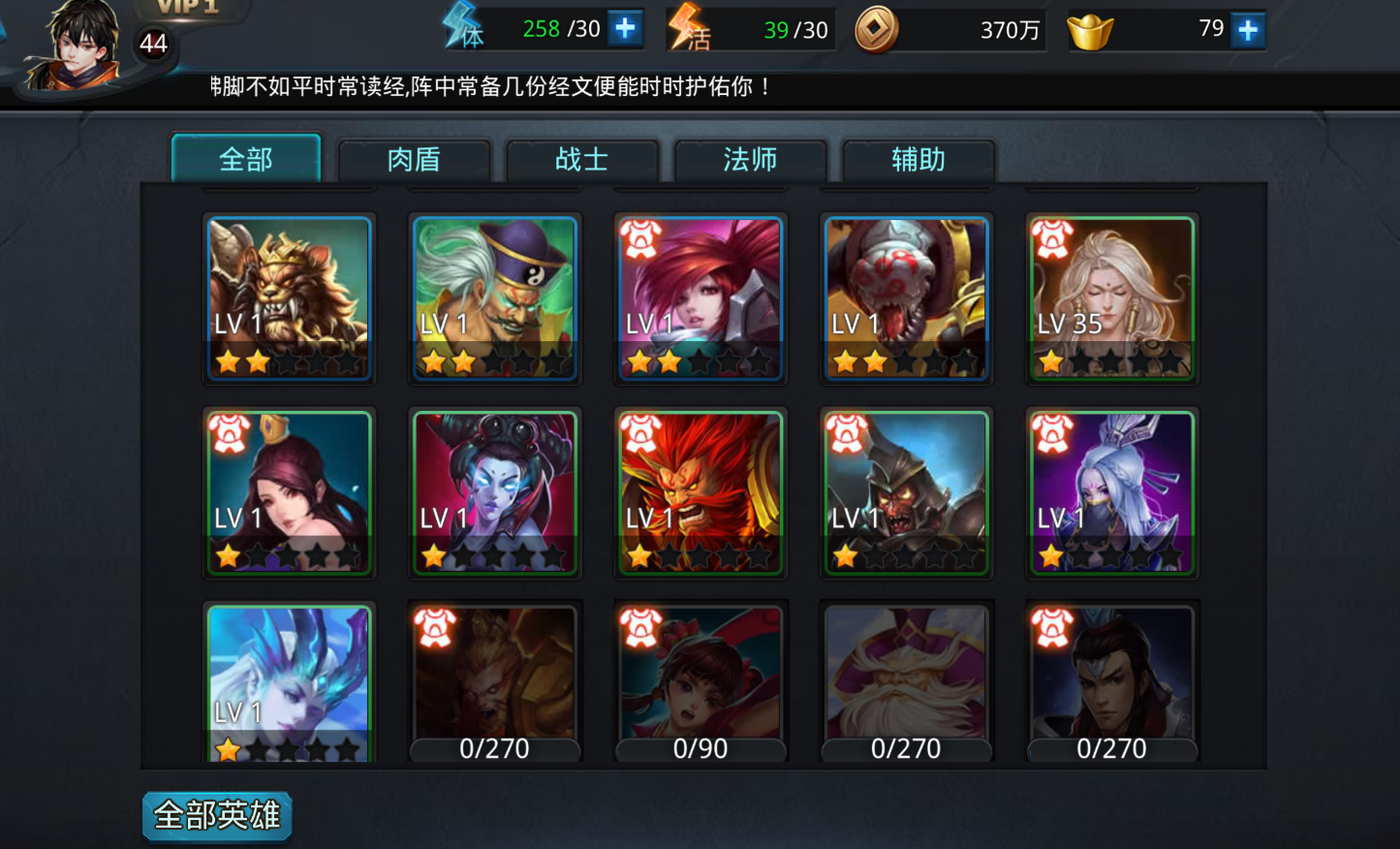Open the stamina (体) resource icon
This screenshot has height=849, width=1400.
[x=462, y=27]
